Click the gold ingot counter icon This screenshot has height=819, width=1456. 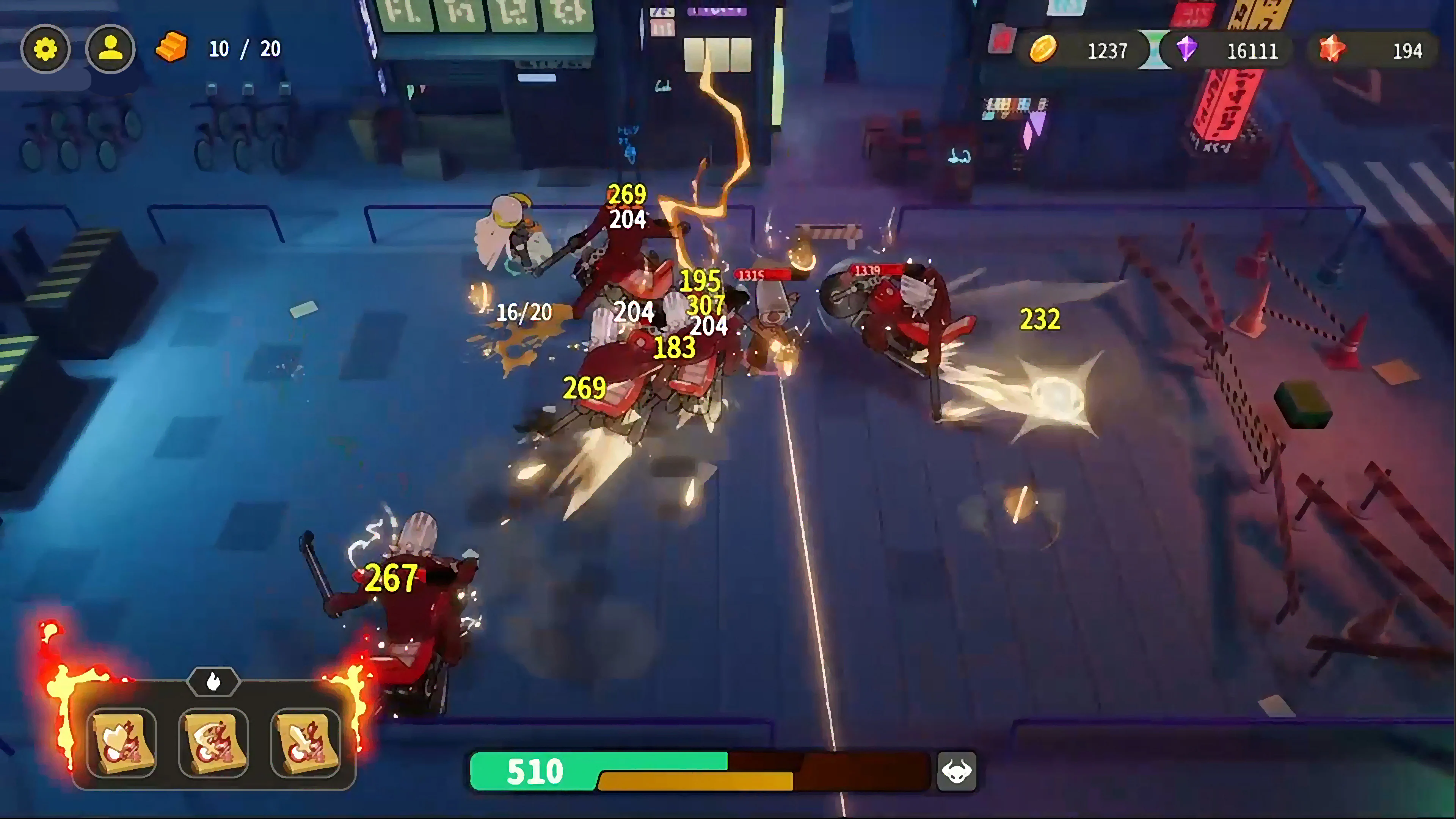(x=171, y=48)
